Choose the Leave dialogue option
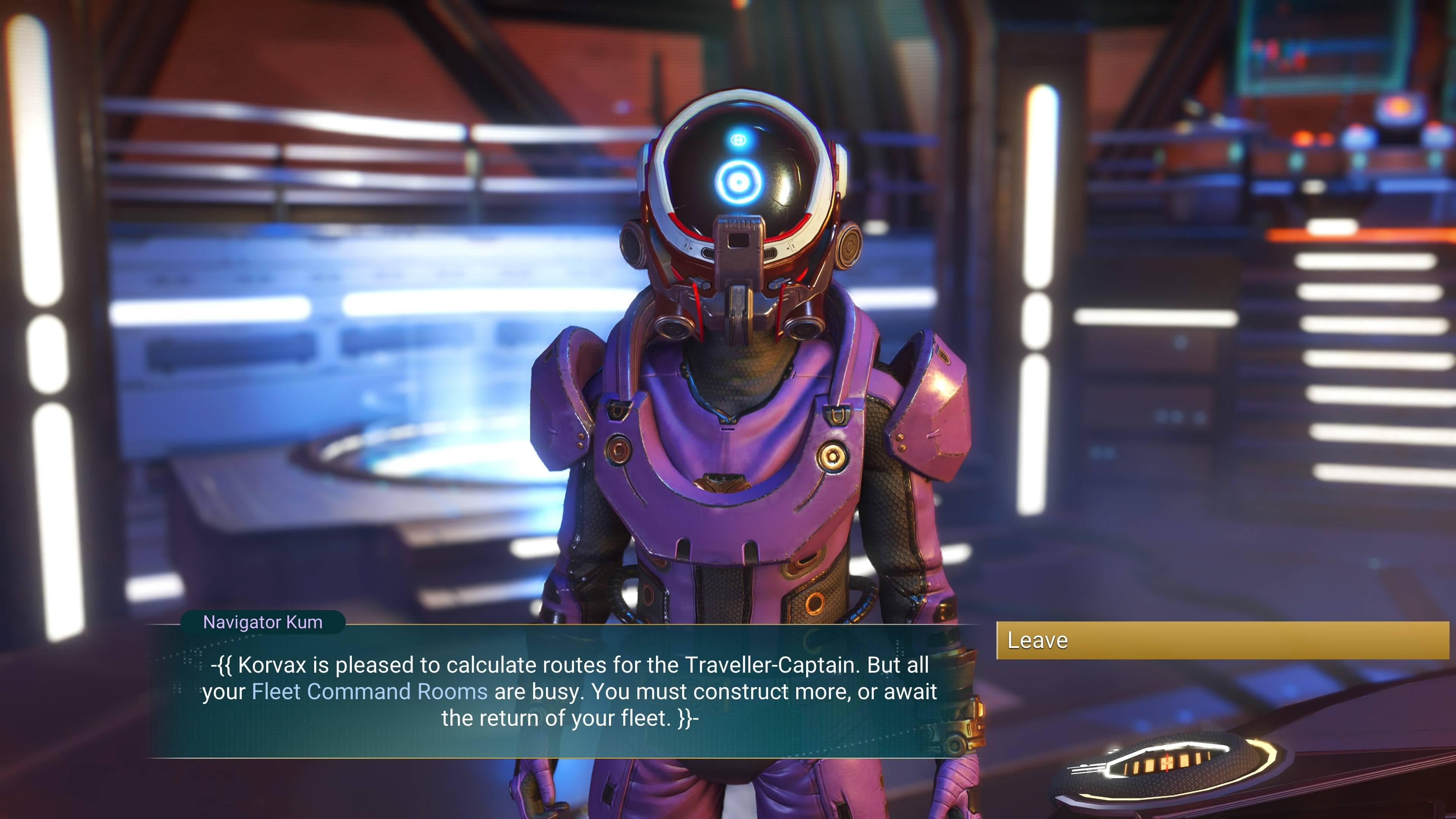This screenshot has height=819, width=1456. [1222, 640]
